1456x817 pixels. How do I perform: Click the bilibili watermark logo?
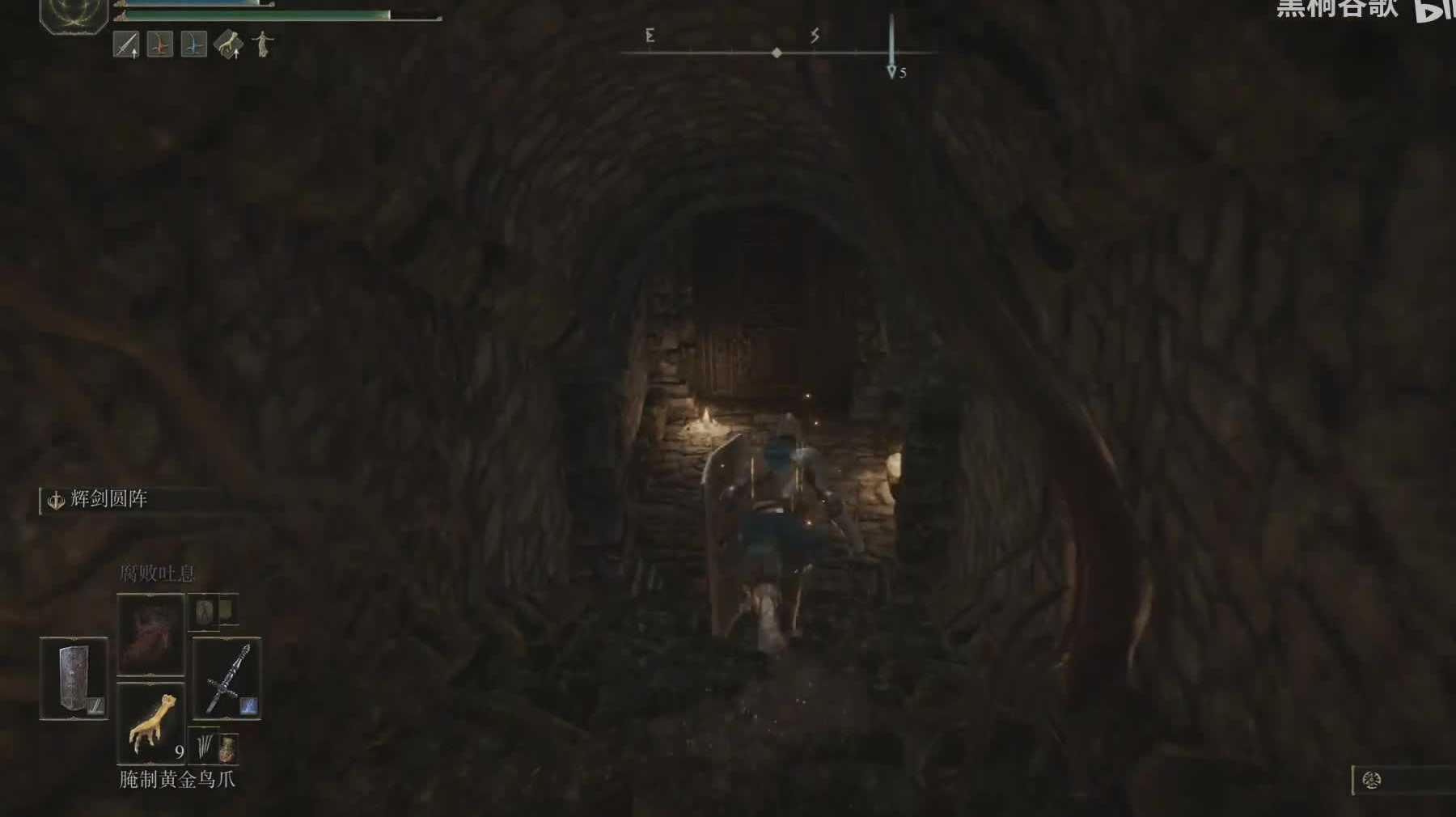click(x=1433, y=10)
